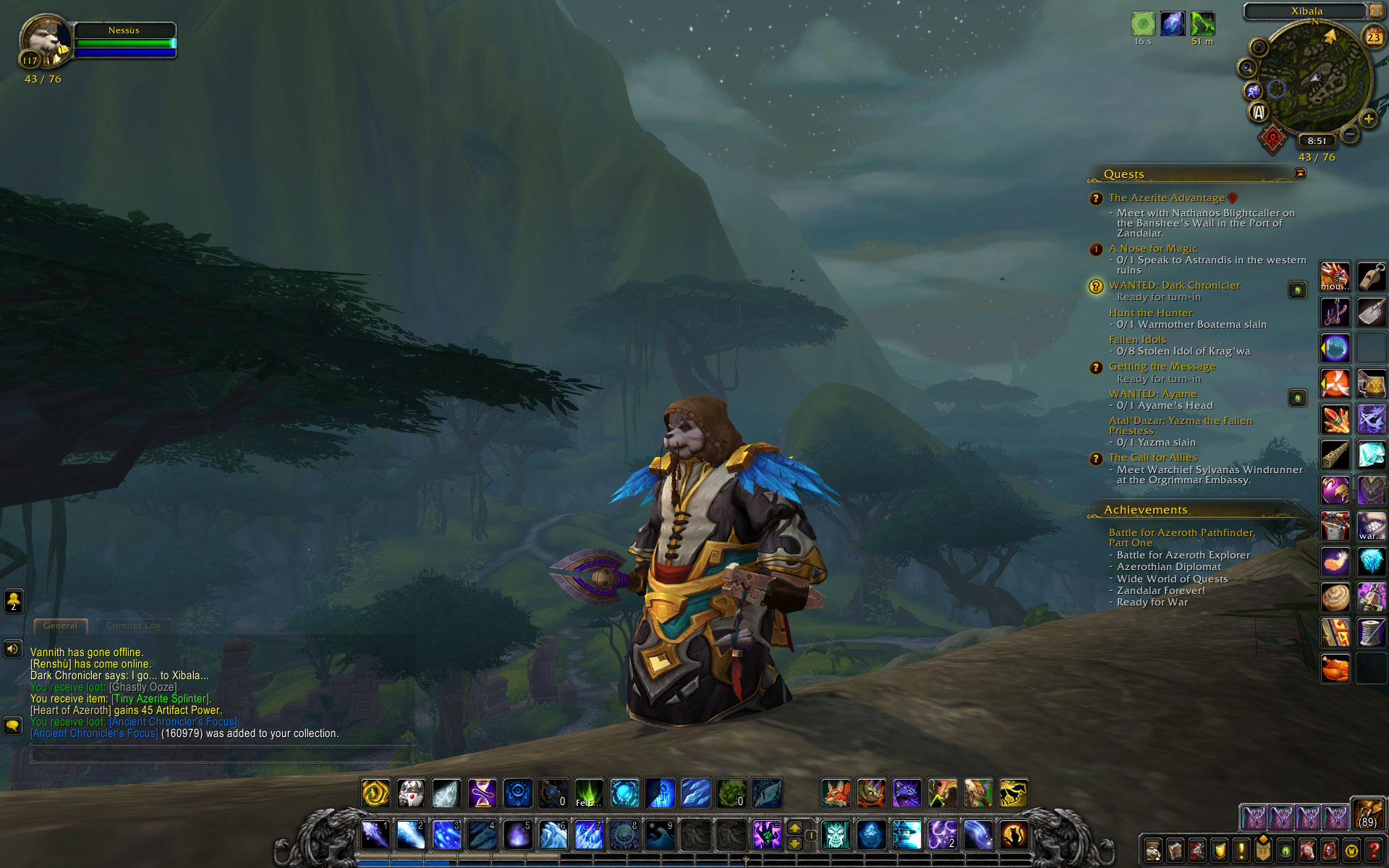The width and height of the screenshot is (1389, 868).
Task: Open the calendar showing day 23
Action: click(x=1373, y=38)
